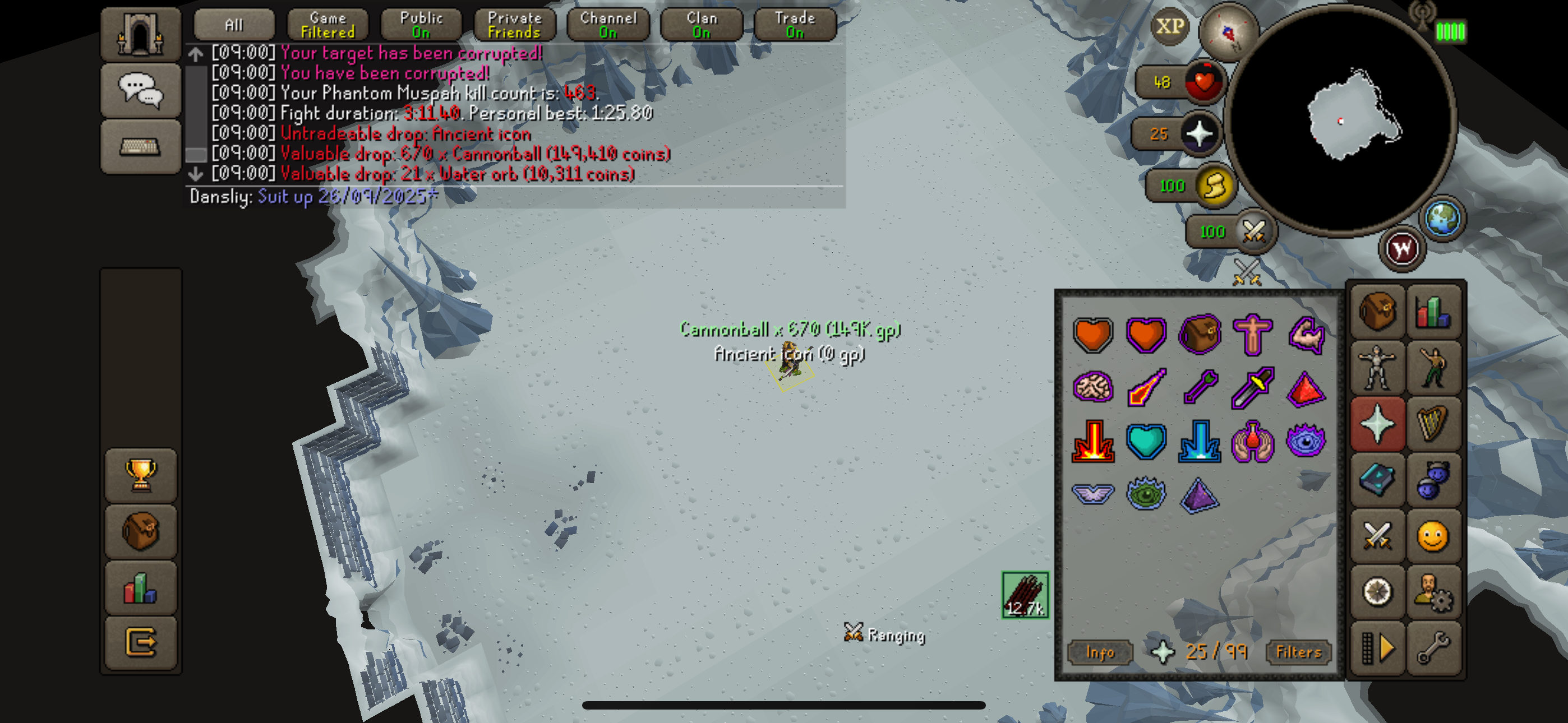1568x723 pixels.
Task: Click the prayer Info button
Action: pos(1100,652)
